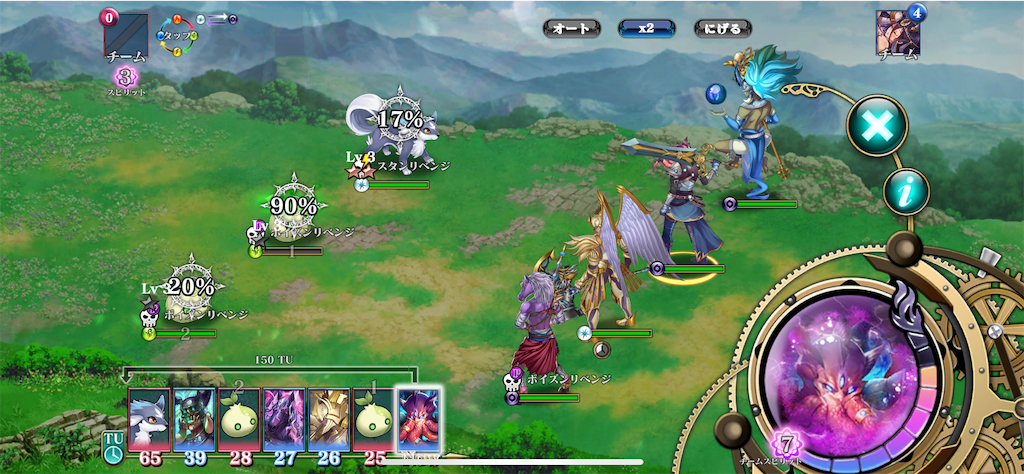Image resolution: width=1024 pixels, height=474 pixels.
Task: Select the seed monster card showing 25
Action: pos(373,419)
